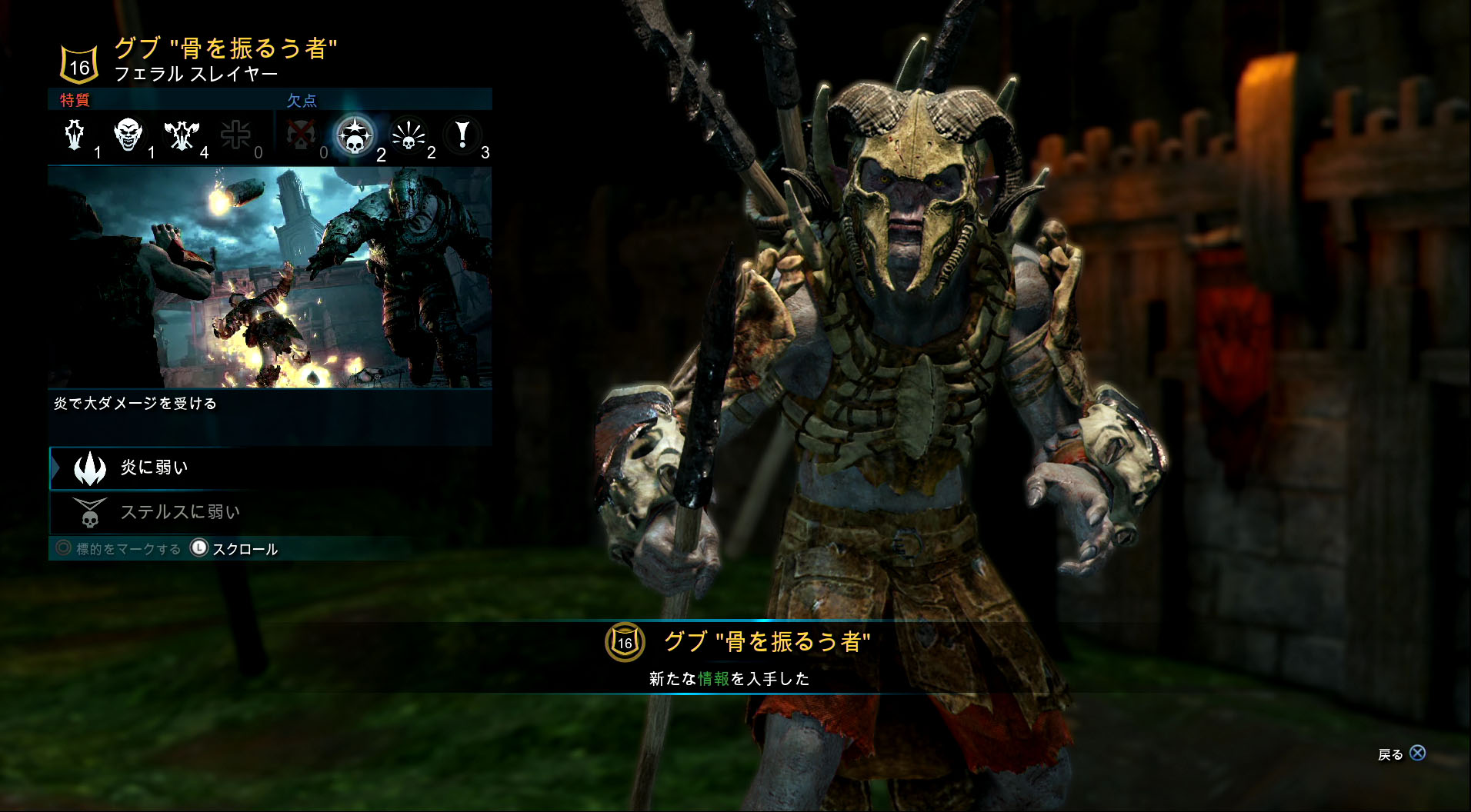The height and width of the screenshot is (812, 1471).
Task: Select the highlighted skull with stars weakness icon
Action: click(355, 135)
